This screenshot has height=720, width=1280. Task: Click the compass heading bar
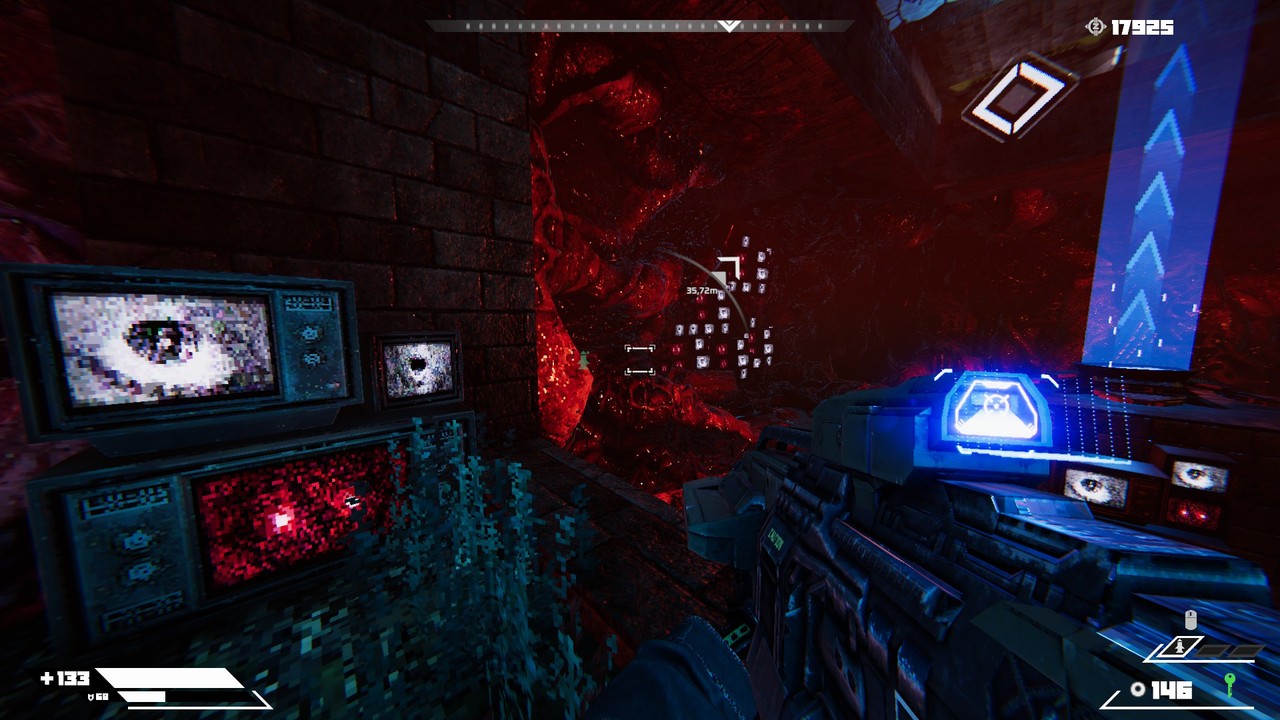click(x=639, y=26)
